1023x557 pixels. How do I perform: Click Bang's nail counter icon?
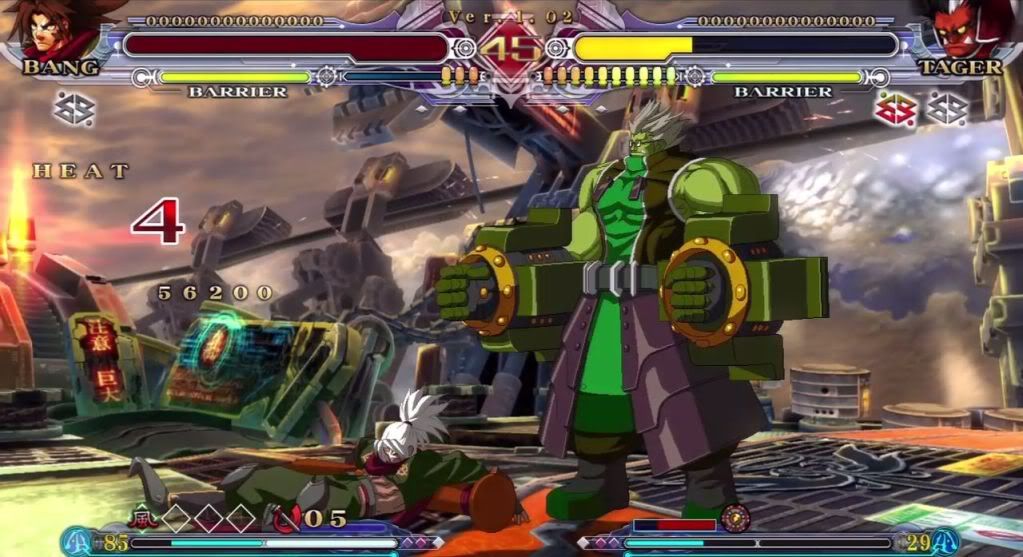coord(286,518)
